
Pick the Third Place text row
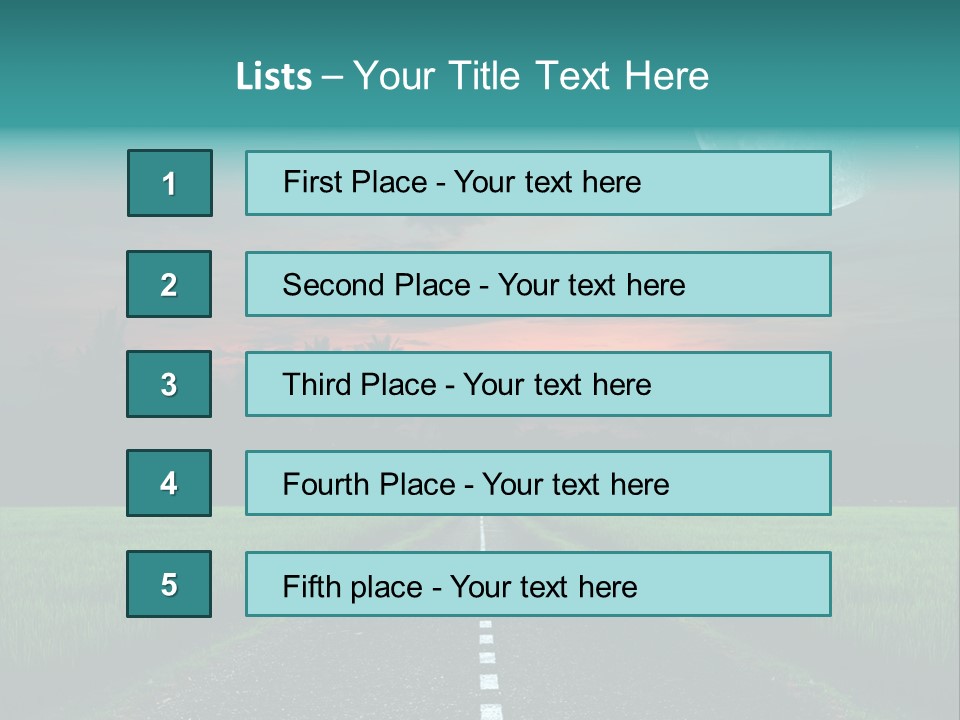pyautogui.click(x=538, y=384)
